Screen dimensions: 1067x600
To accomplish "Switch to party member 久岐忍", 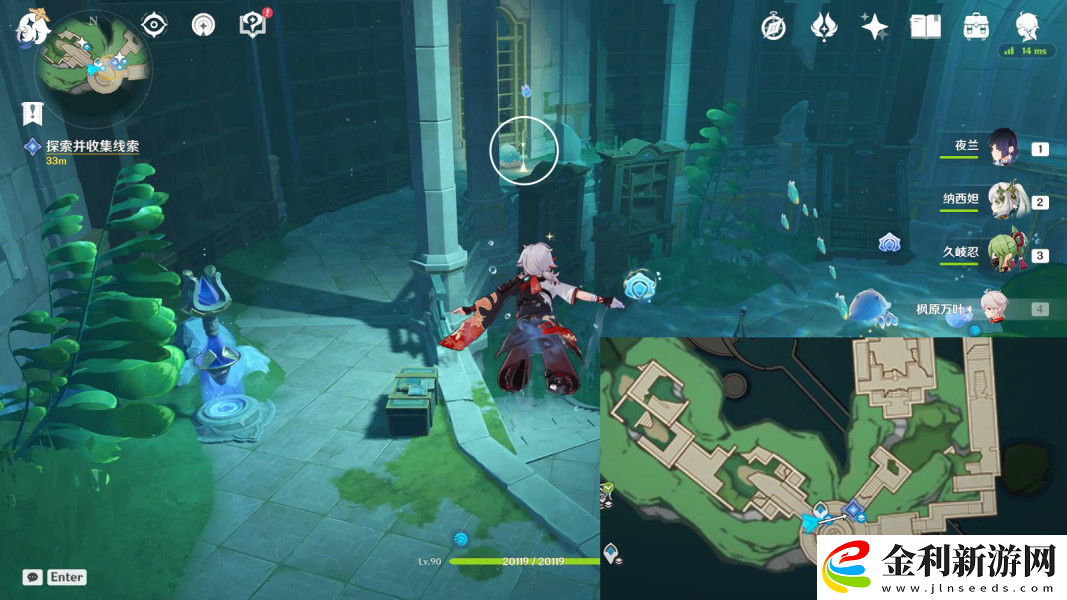I will (x=1002, y=254).
